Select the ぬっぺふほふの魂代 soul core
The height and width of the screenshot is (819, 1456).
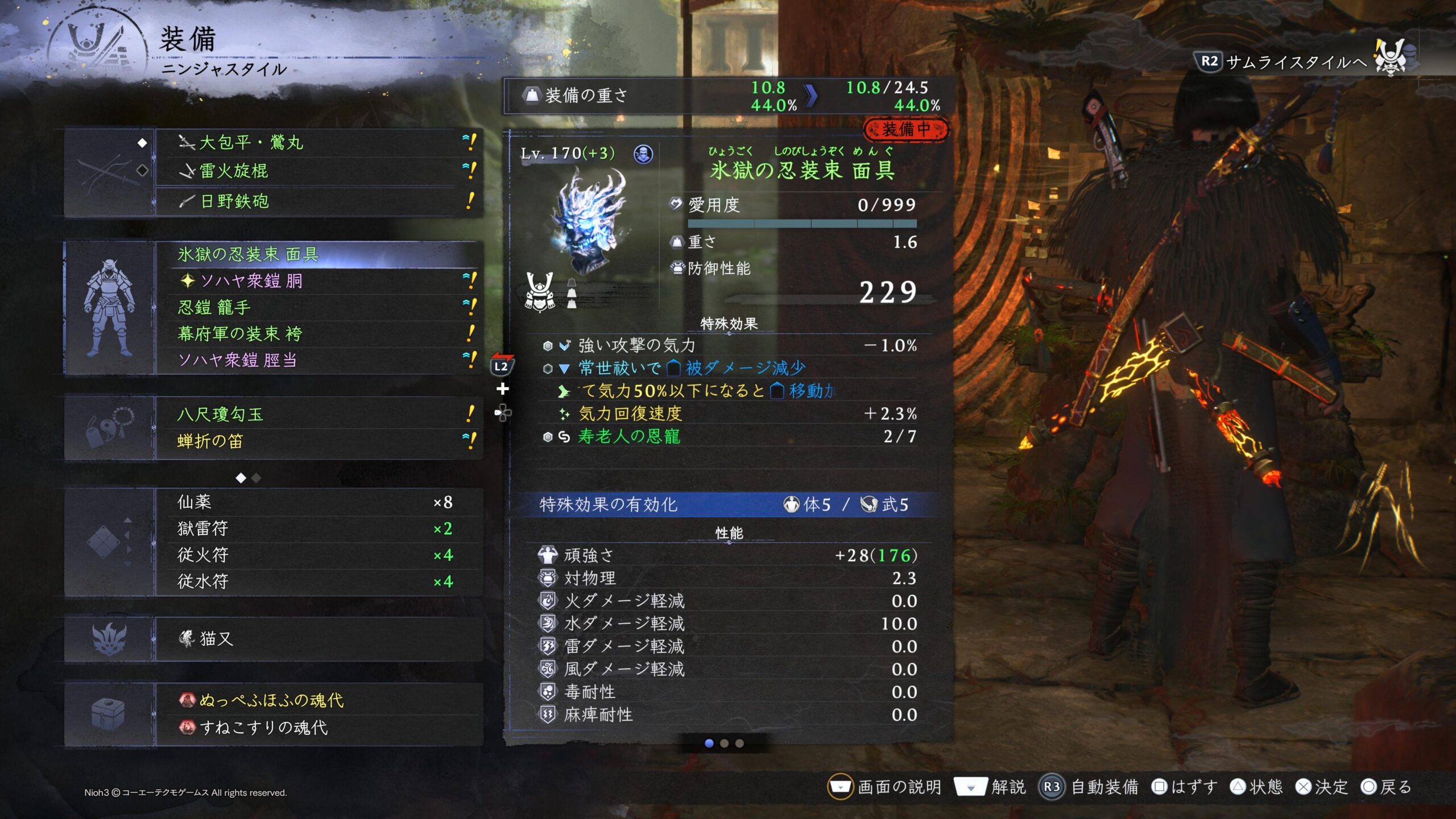point(318,700)
